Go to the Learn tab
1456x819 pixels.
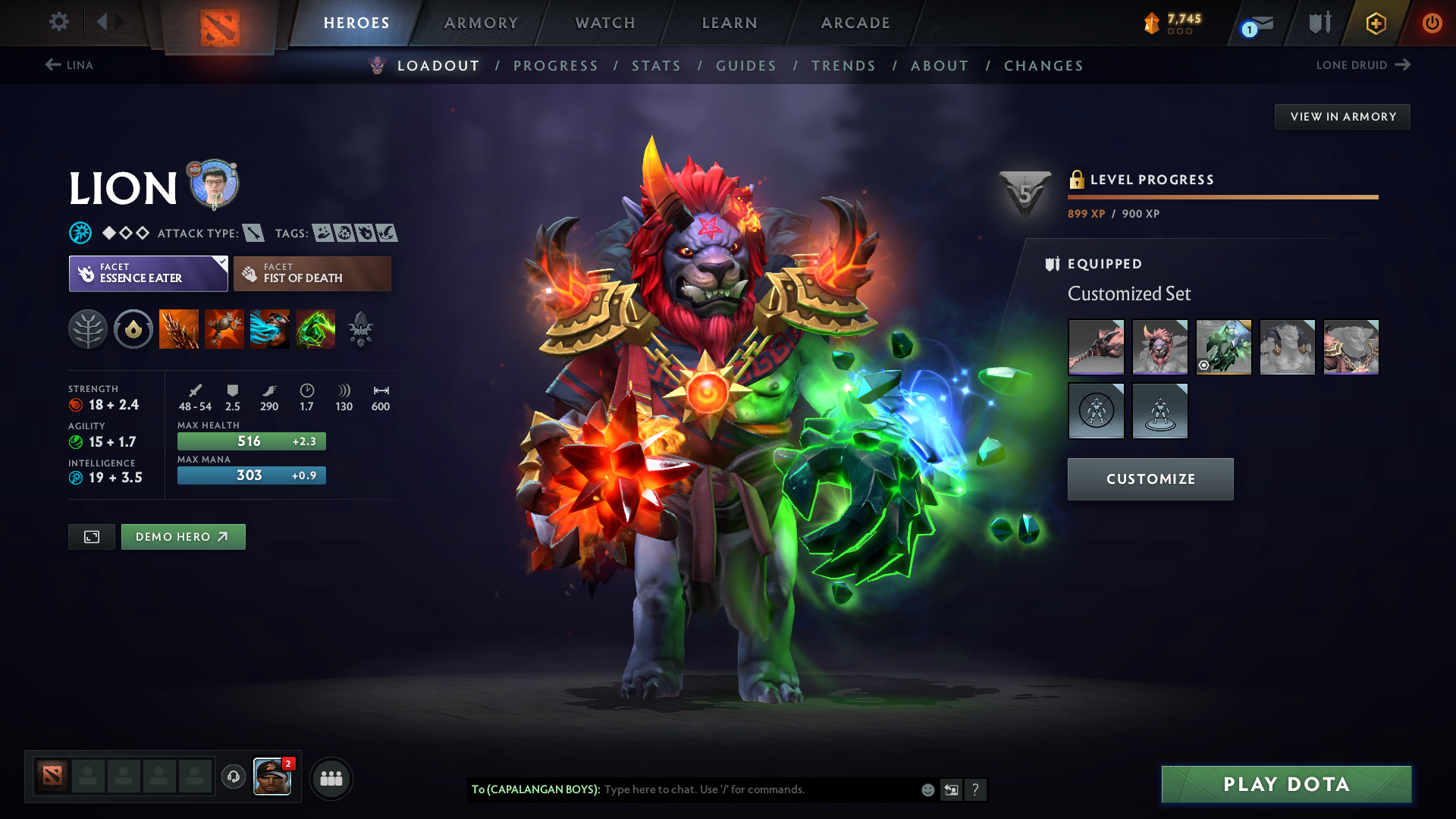(x=730, y=23)
